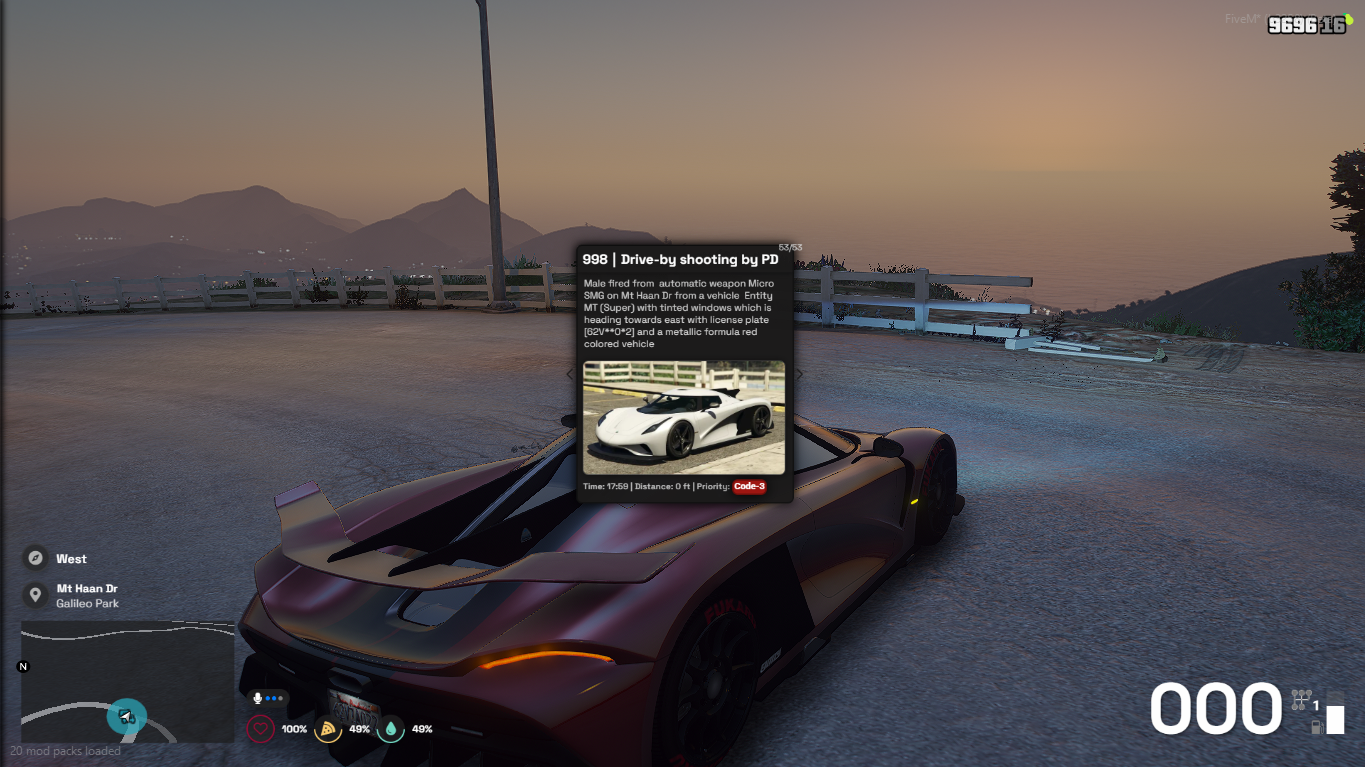Click the fuel pump gauge icon
The image size is (1365, 767).
1317,726
